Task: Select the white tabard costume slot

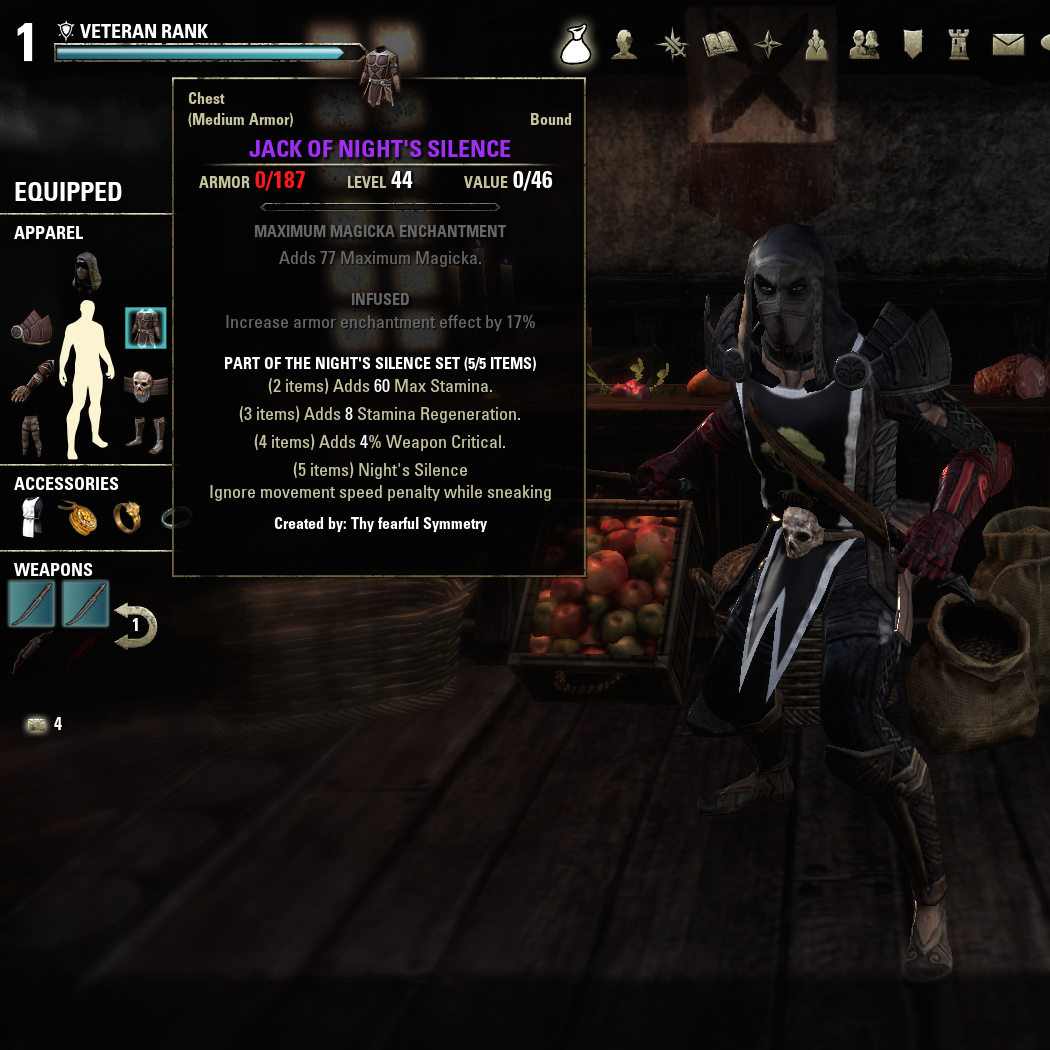Action: [31, 518]
